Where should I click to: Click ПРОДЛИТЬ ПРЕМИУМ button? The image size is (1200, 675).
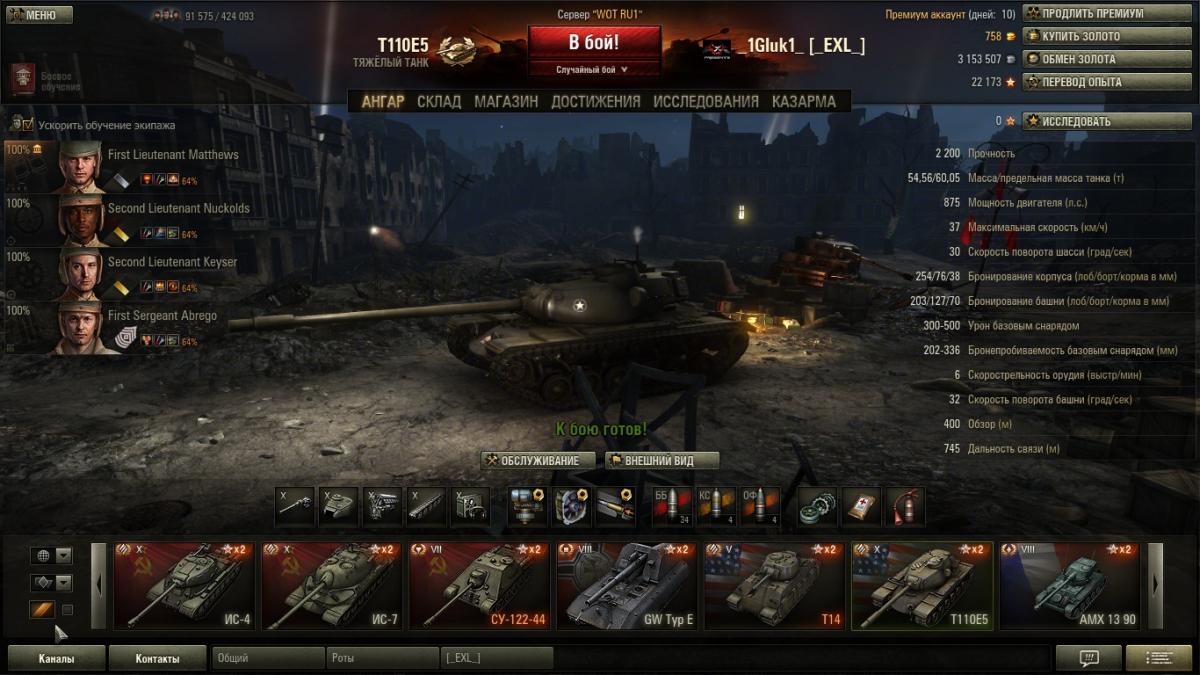[1093, 14]
